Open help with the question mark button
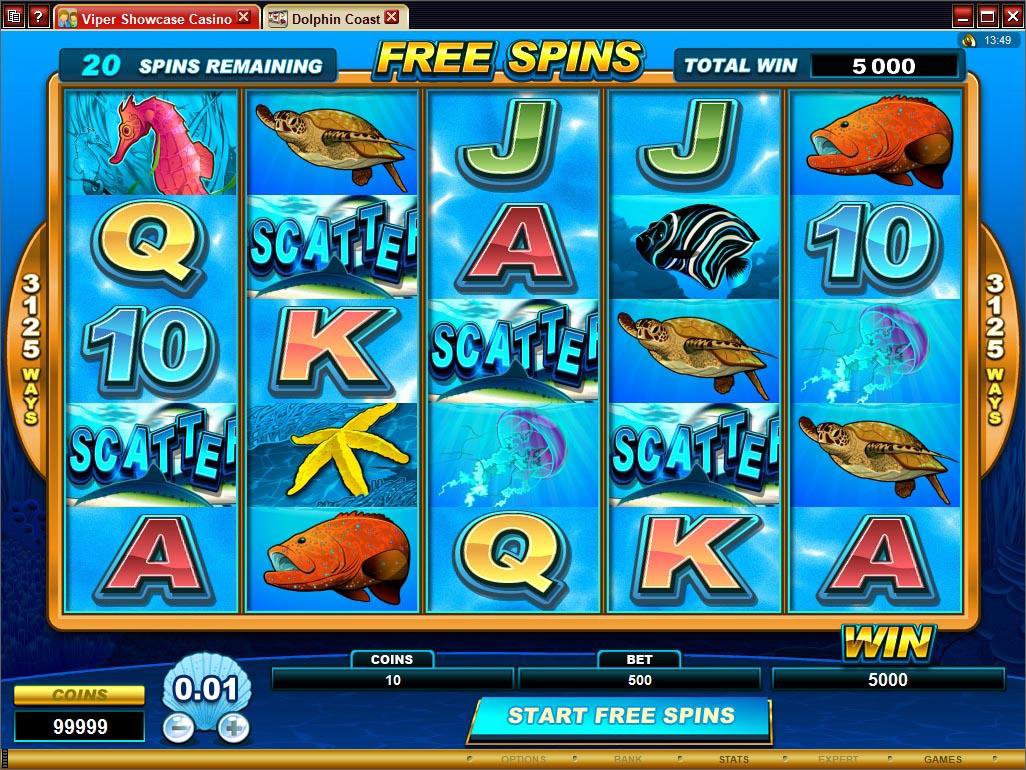The width and height of the screenshot is (1026, 770). point(39,17)
